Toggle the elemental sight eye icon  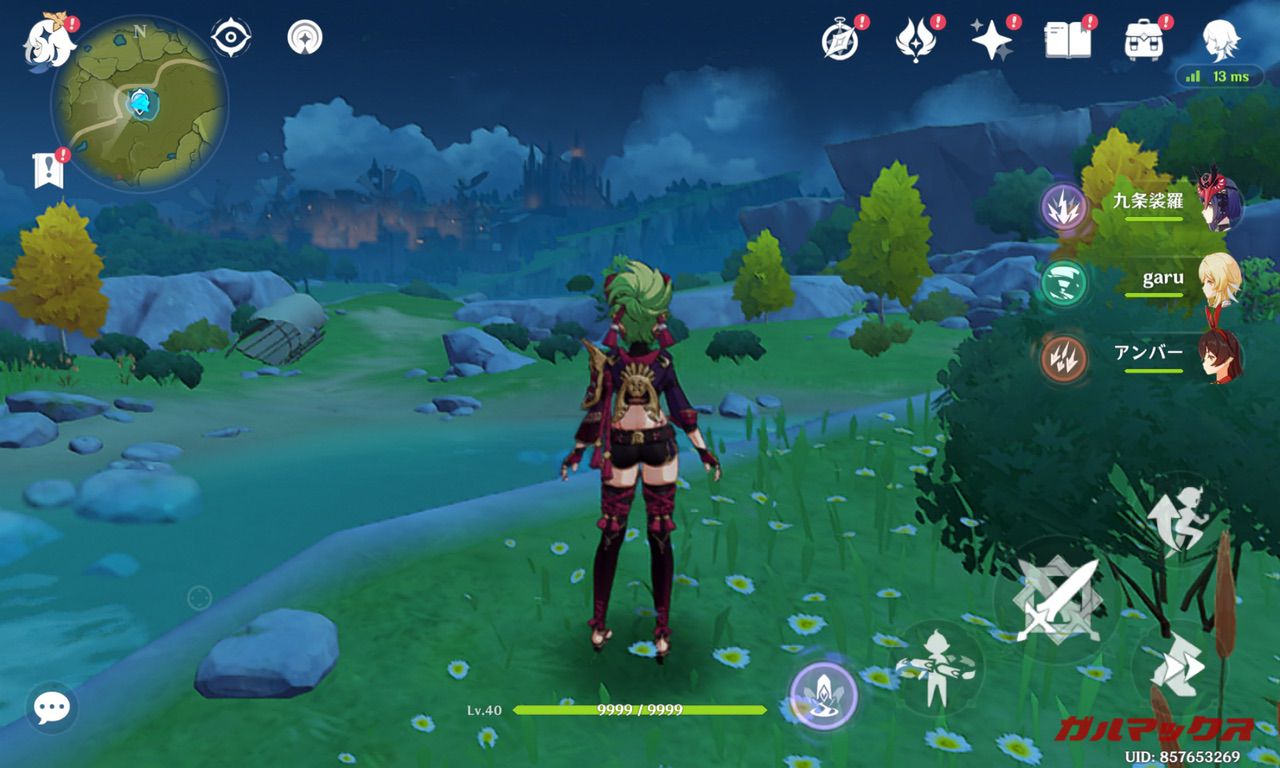point(231,38)
